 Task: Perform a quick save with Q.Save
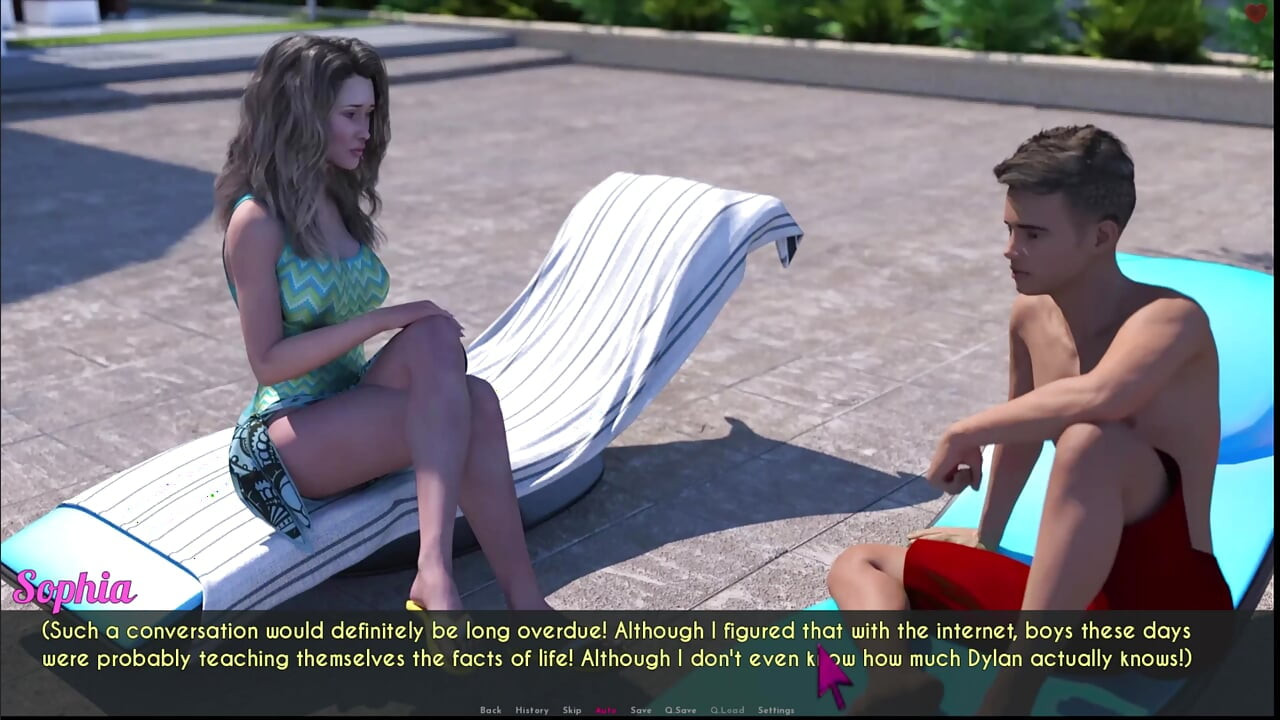click(681, 709)
